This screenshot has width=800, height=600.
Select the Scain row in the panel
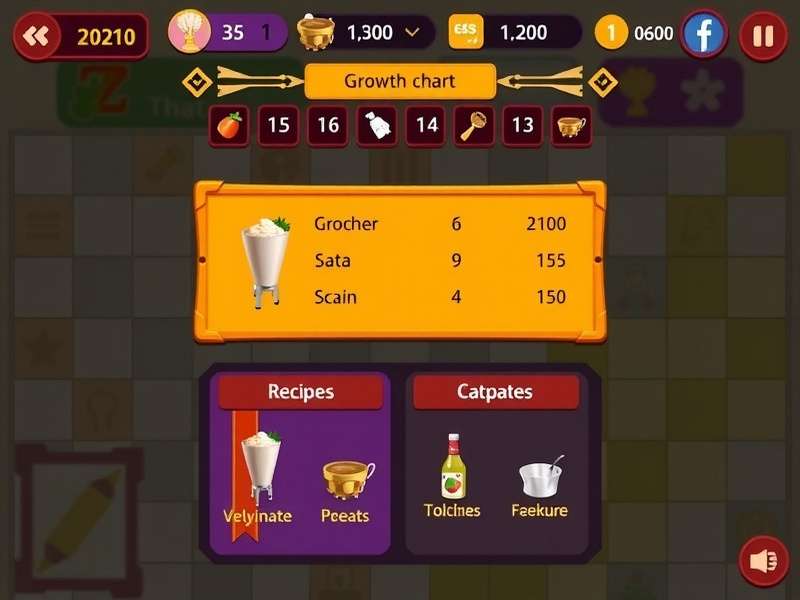coord(440,297)
